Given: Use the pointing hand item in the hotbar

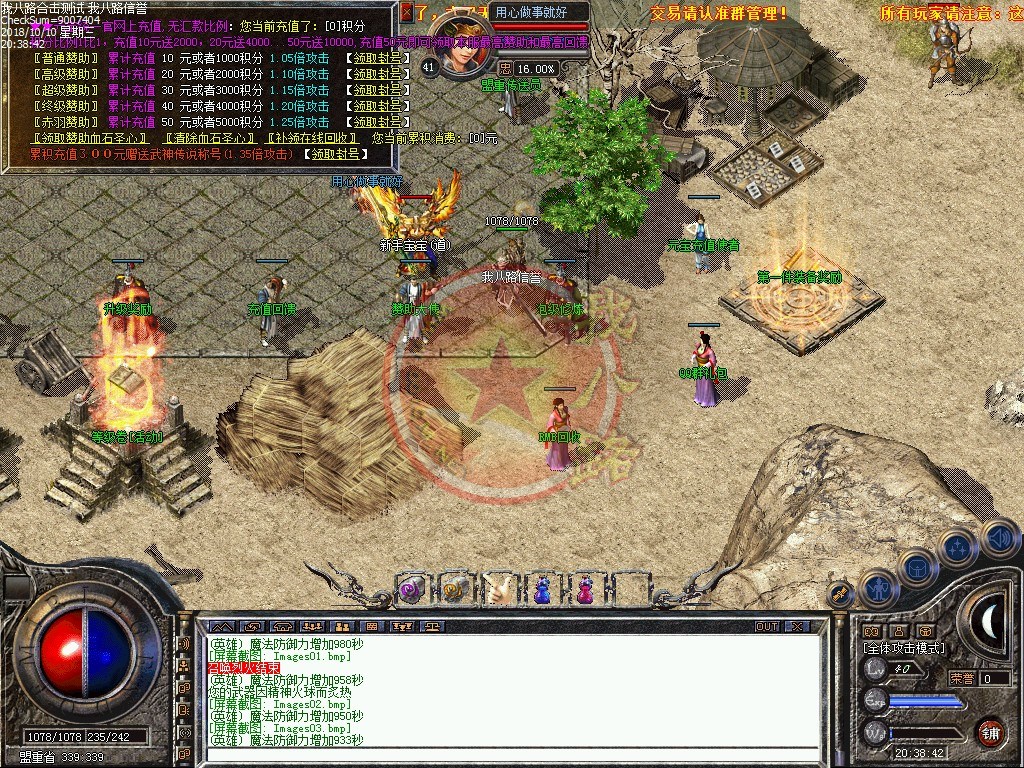Looking at the screenshot, I should tap(497, 589).
